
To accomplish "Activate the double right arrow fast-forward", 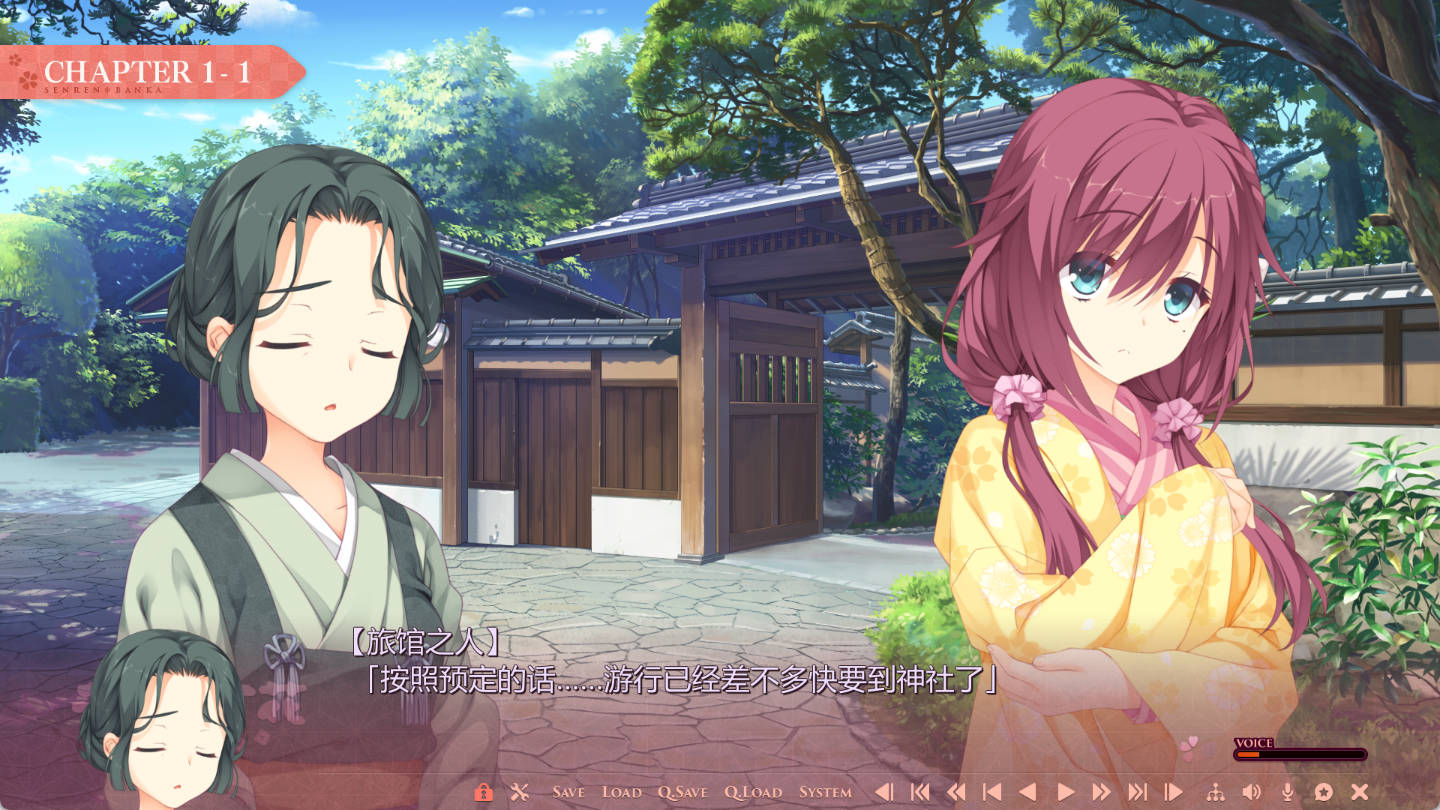I will click(x=1101, y=792).
